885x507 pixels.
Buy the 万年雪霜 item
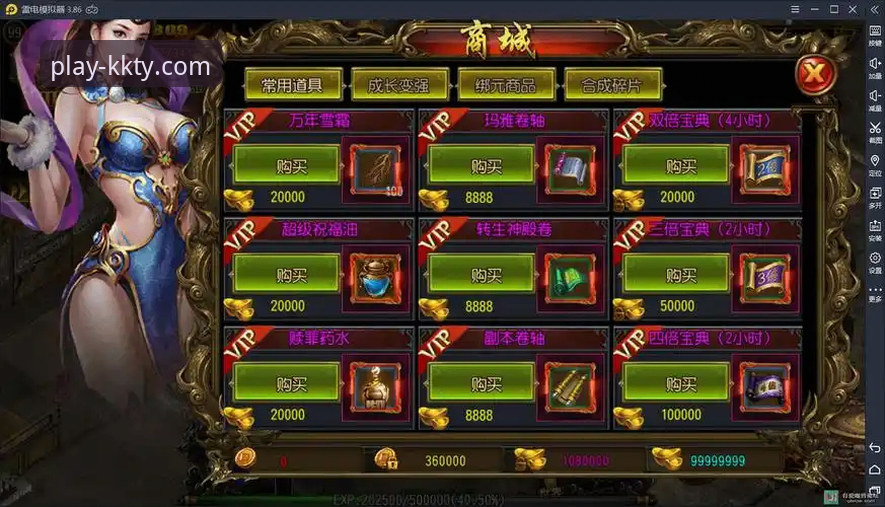point(285,166)
